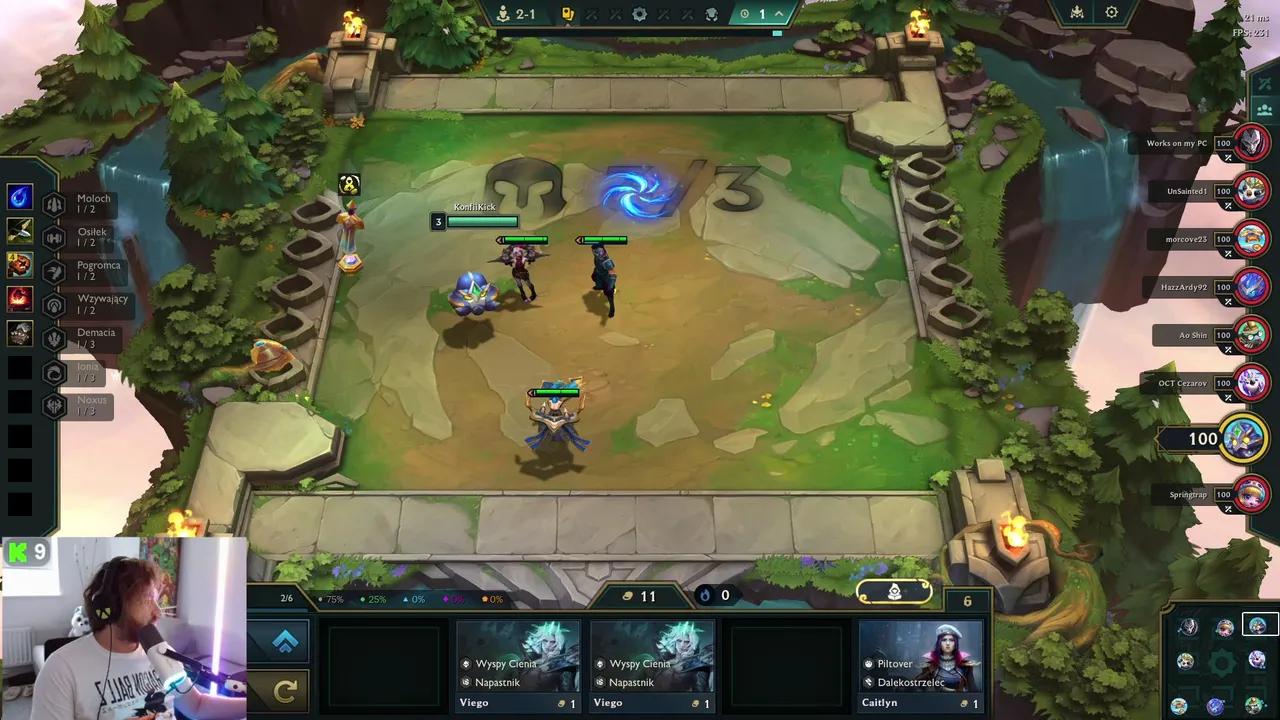Viewport: 1280px width, 720px height.
Task: Collapse the round timer with the chevron
Action: pos(777,14)
